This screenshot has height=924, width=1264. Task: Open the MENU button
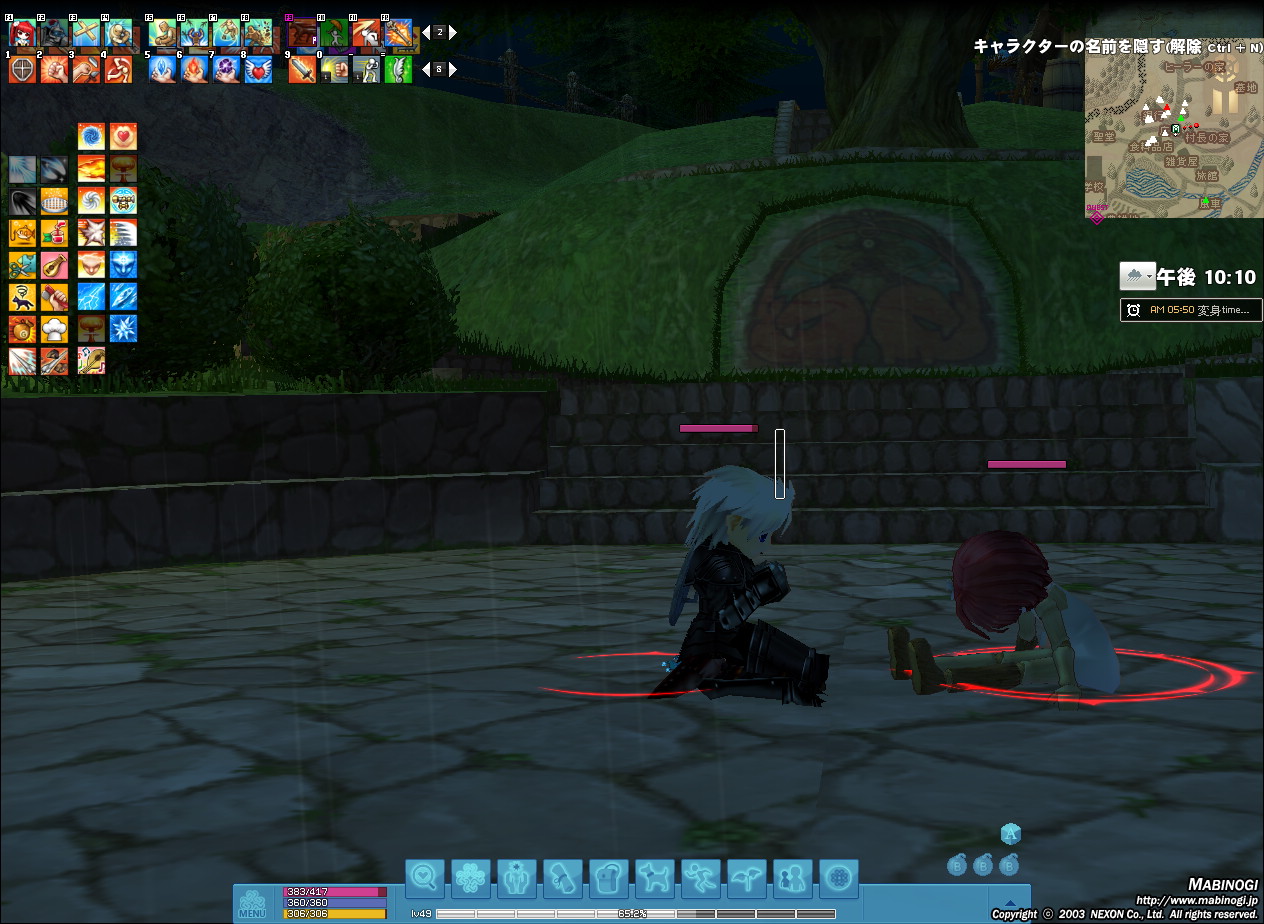252,904
